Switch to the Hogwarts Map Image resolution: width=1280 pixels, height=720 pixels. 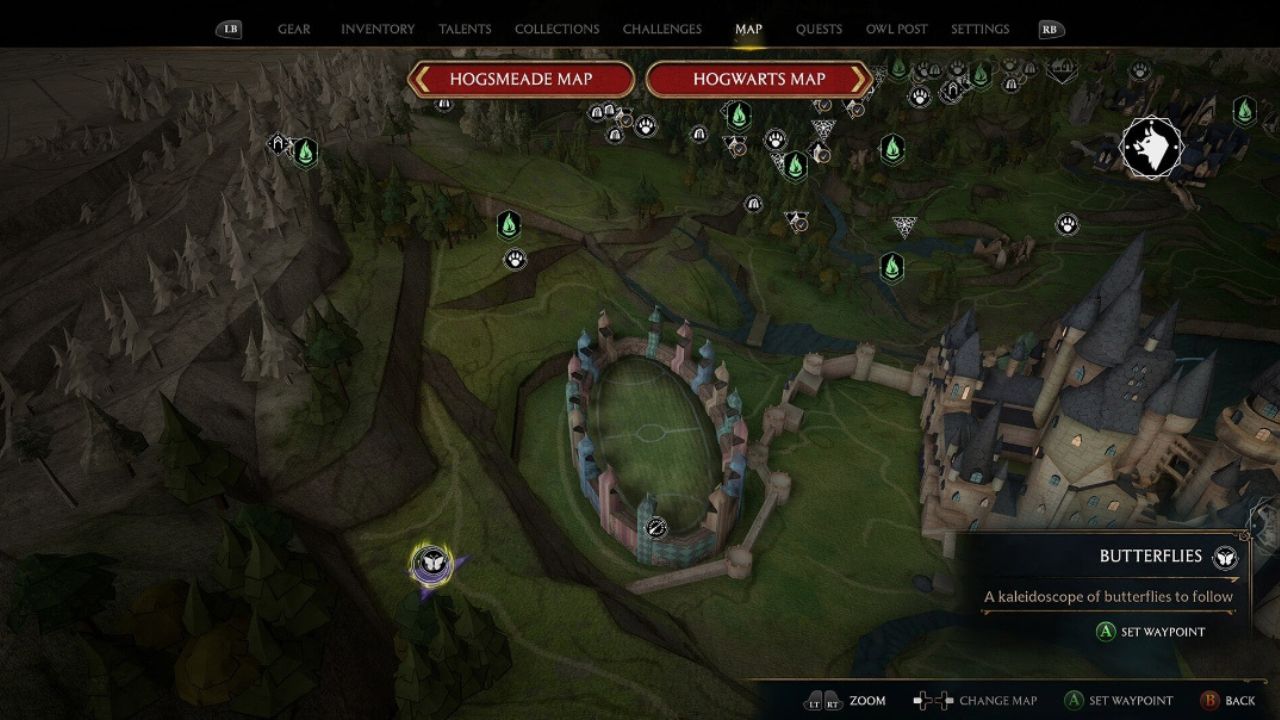[x=759, y=79]
